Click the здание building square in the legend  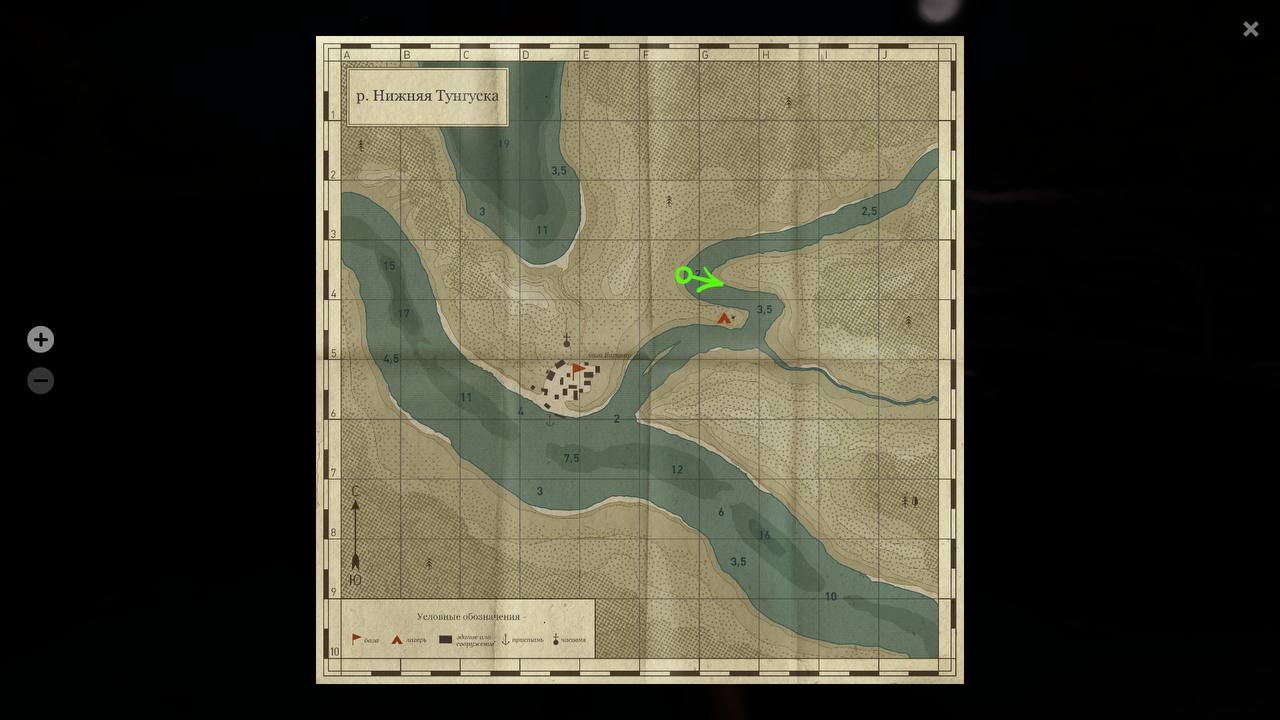click(445, 637)
